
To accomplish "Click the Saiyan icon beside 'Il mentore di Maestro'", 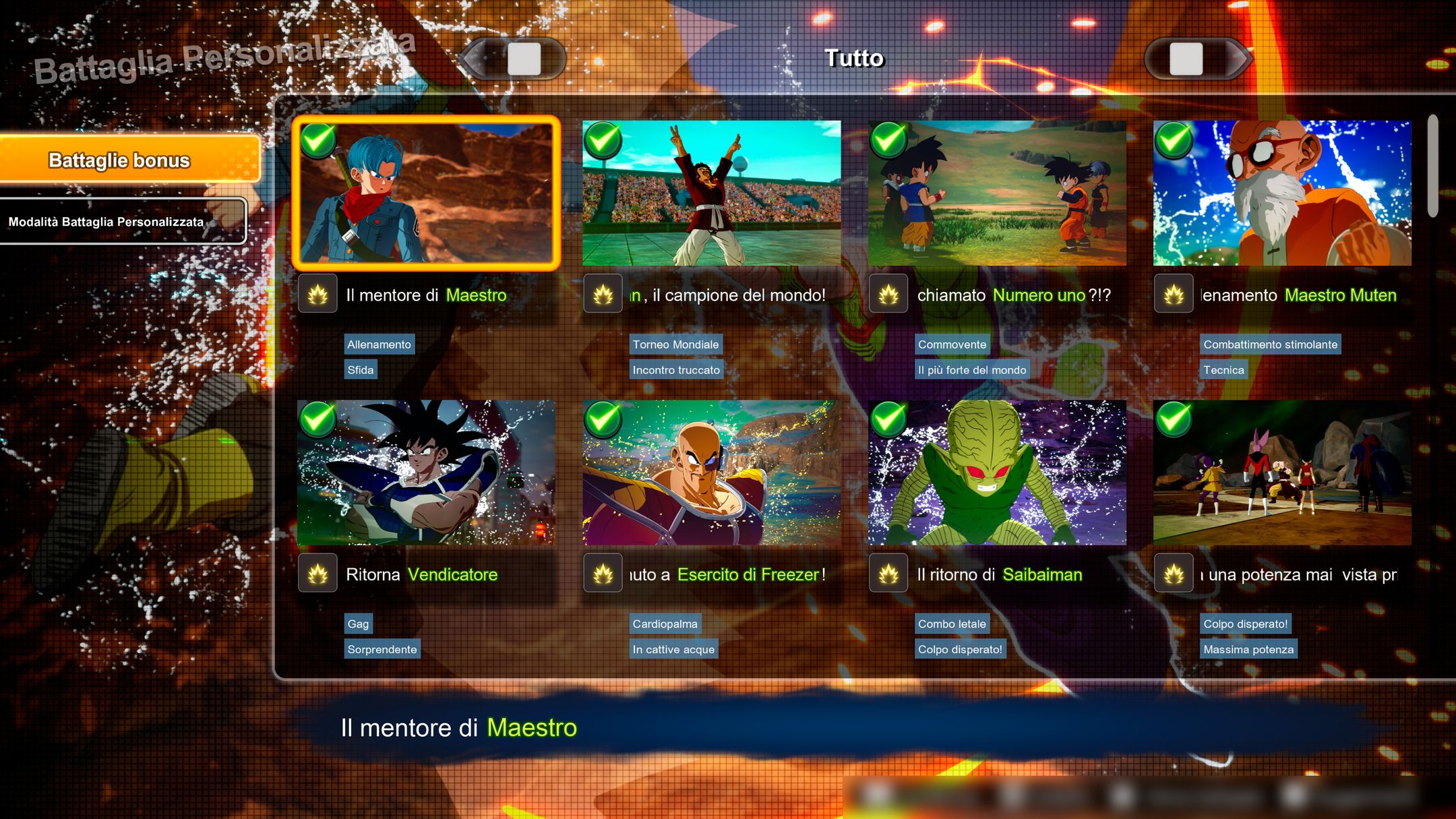I will tap(317, 295).
